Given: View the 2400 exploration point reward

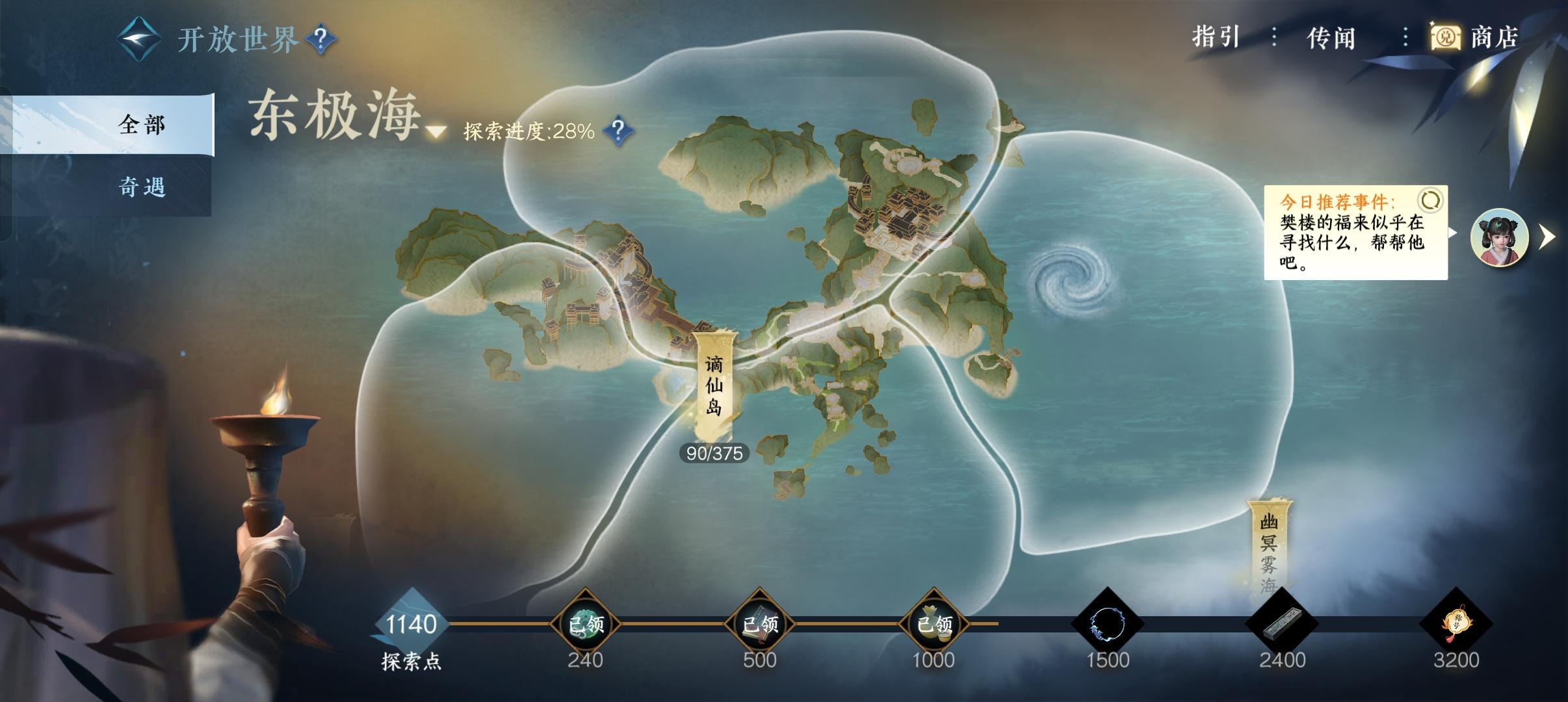Looking at the screenshot, I should 1281,624.
